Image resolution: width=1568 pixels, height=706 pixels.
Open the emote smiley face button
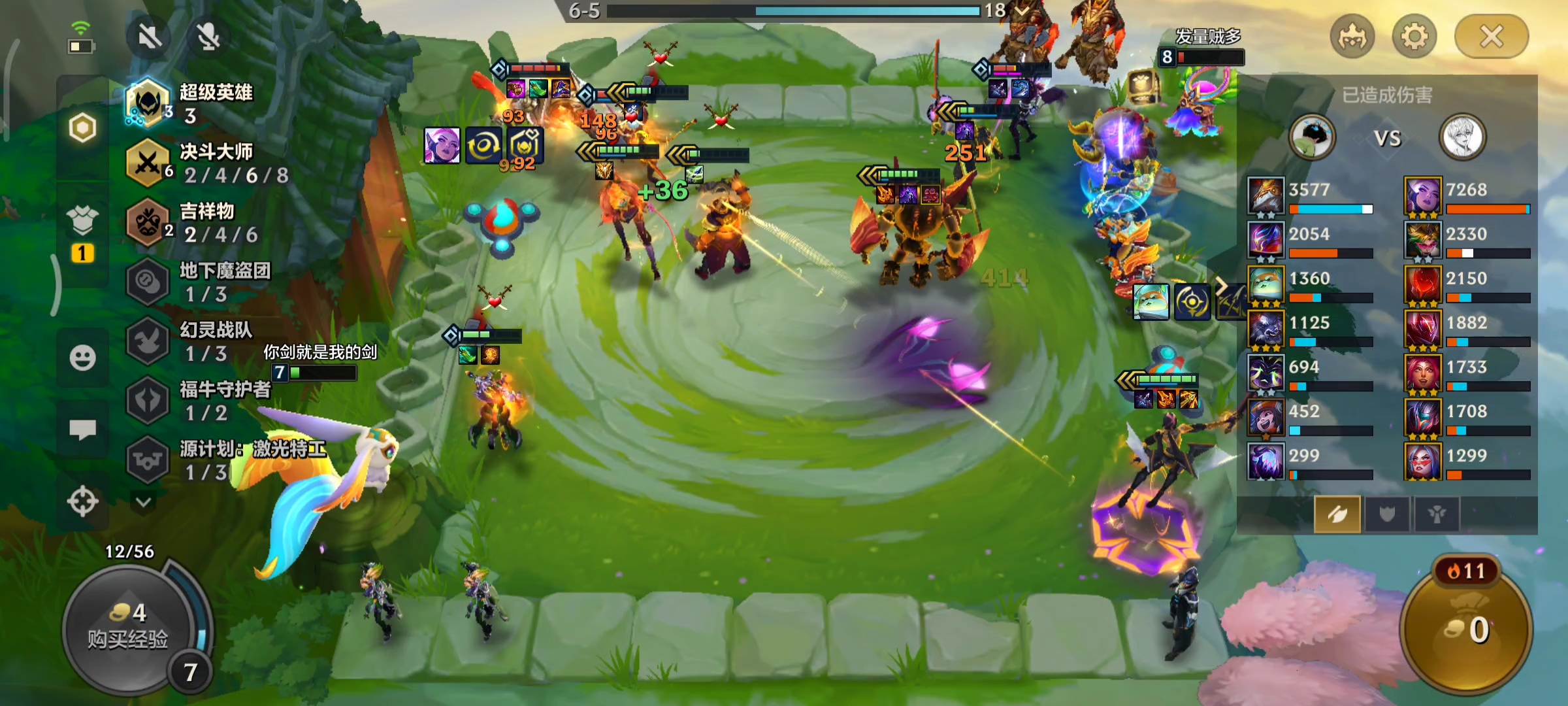(83, 358)
